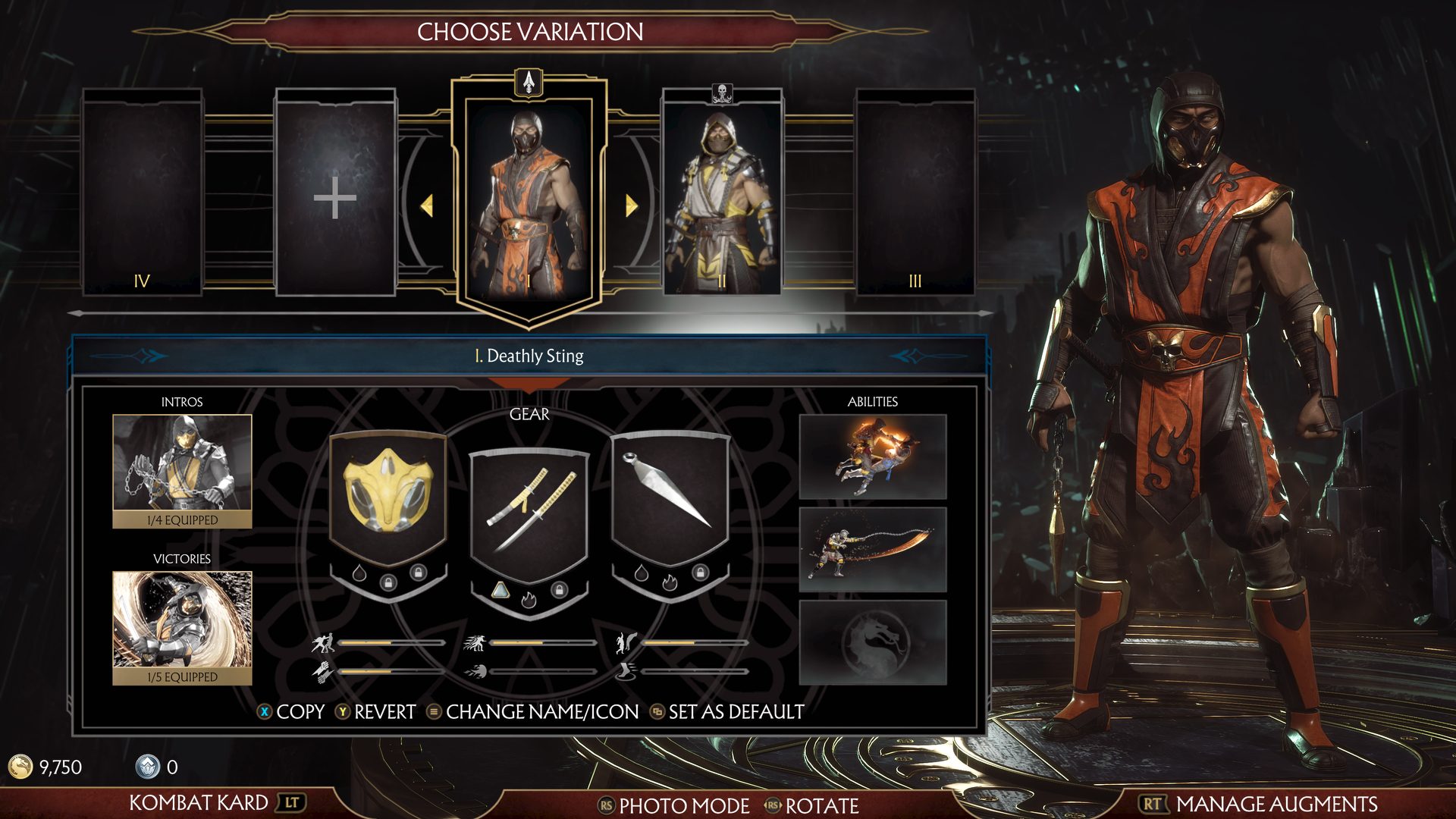Change the variation name or icon

(533, 712)
